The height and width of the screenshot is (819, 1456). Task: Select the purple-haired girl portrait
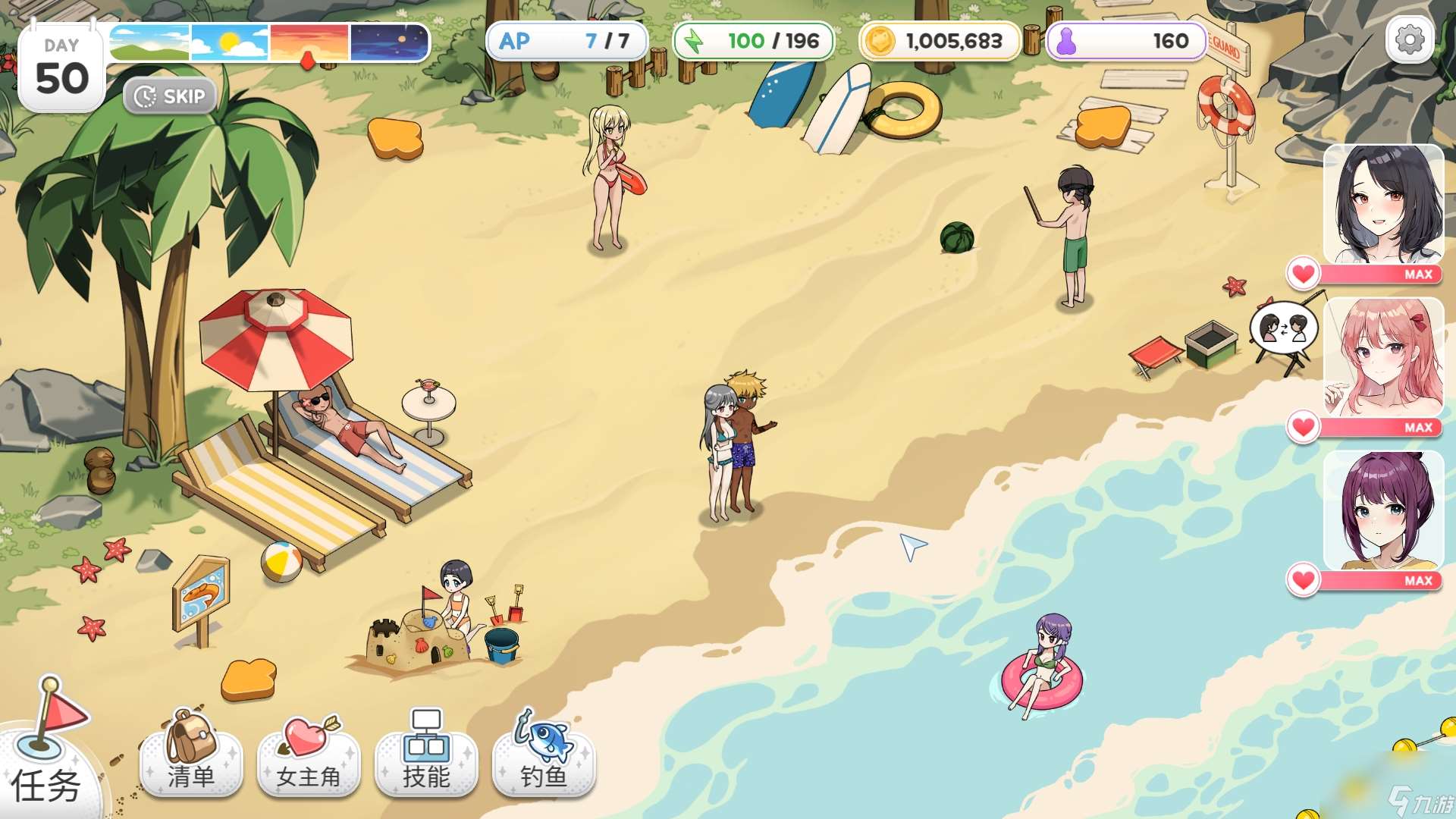click(1383, 510)
